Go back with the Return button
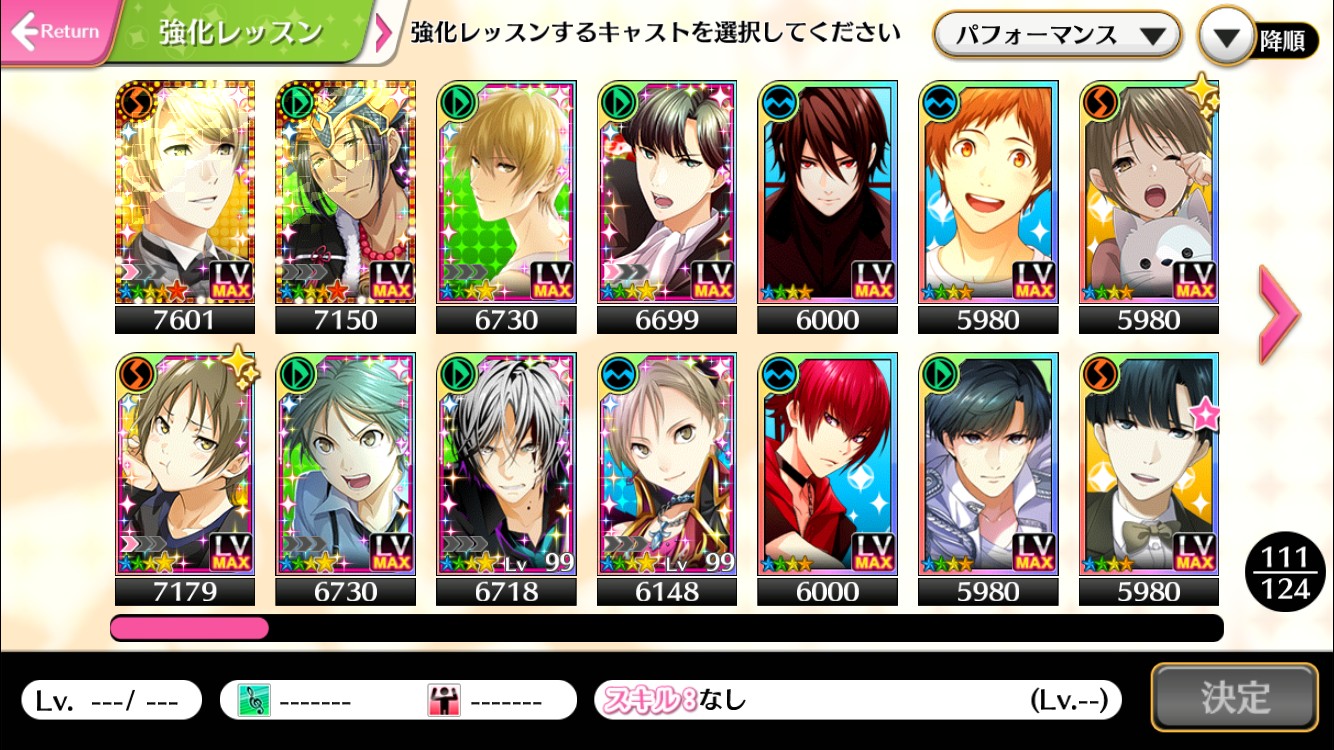This screenshot has height=750, width=1334. click(x=57, y=32)
